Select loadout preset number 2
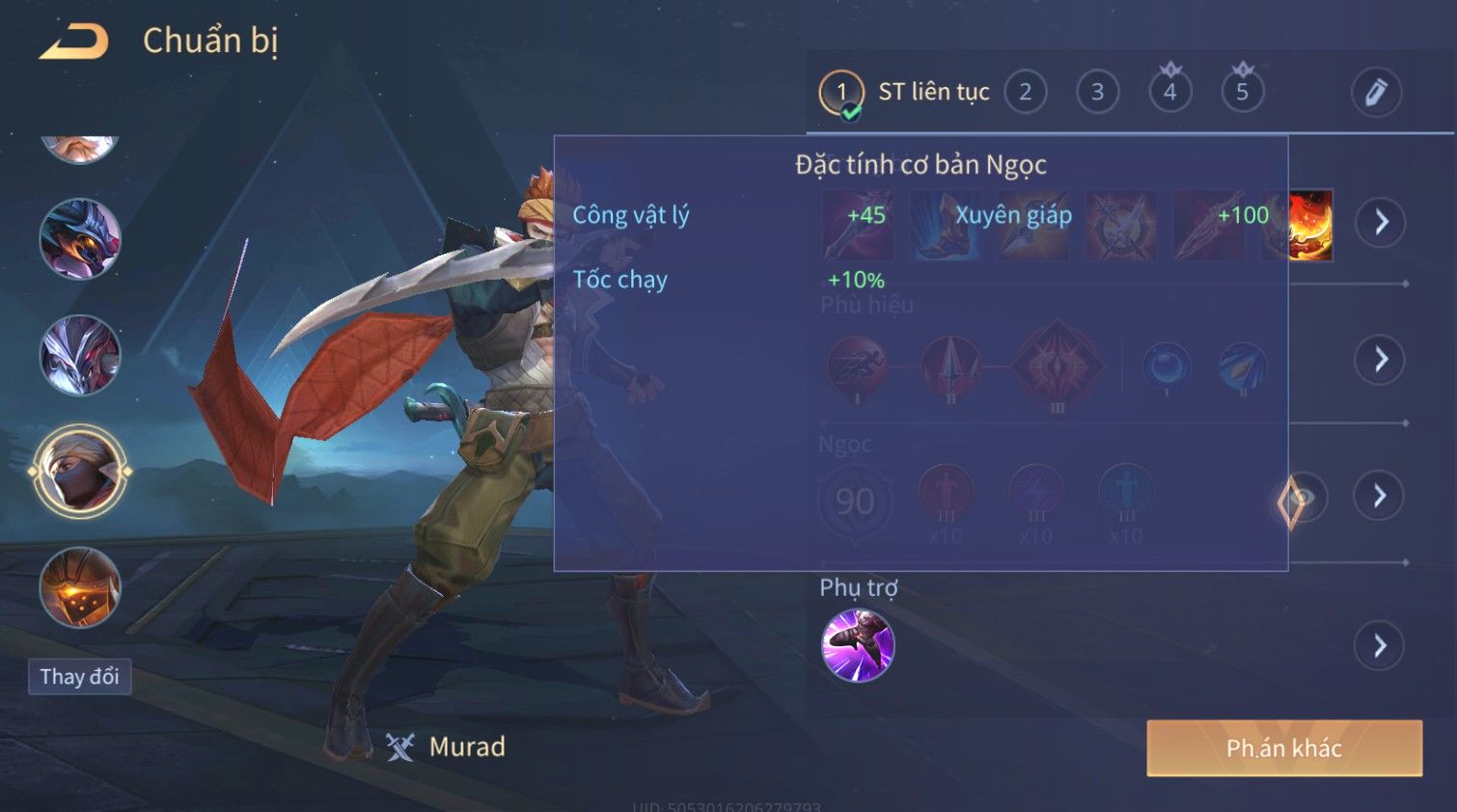This screenshot has width=1457, height=812. (x=1025, y=93)
